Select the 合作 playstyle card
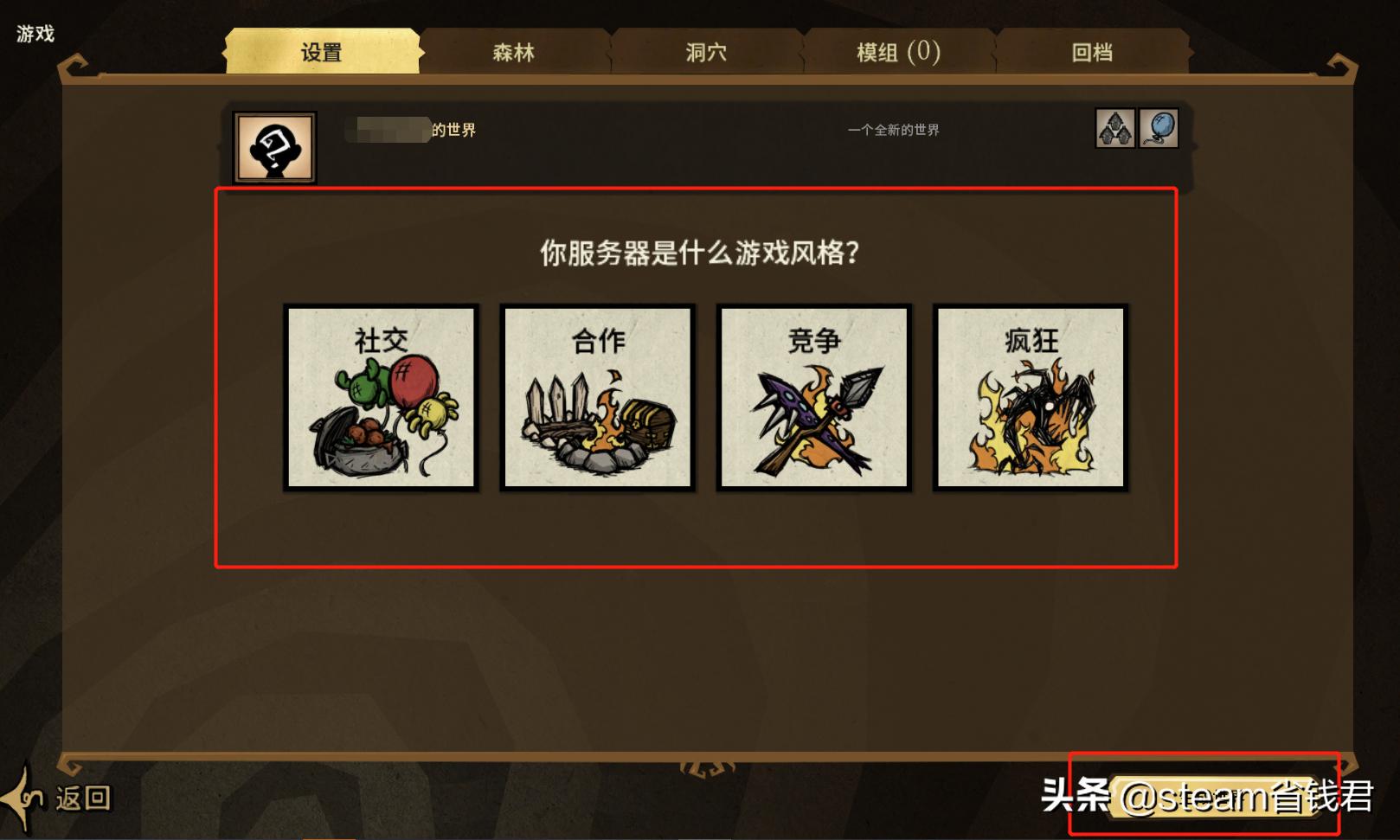 (597, 398)
